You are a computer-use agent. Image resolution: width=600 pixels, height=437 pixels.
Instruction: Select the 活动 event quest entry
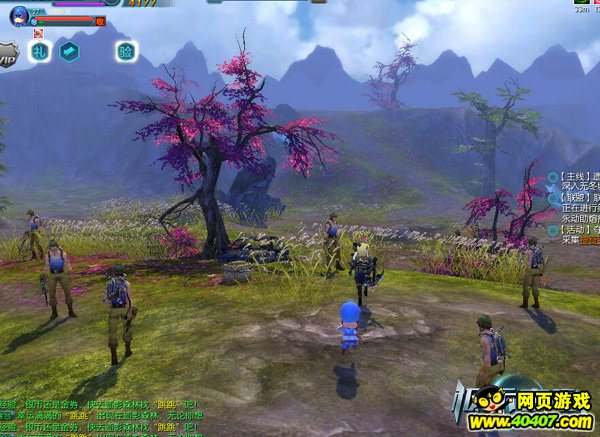575,229
